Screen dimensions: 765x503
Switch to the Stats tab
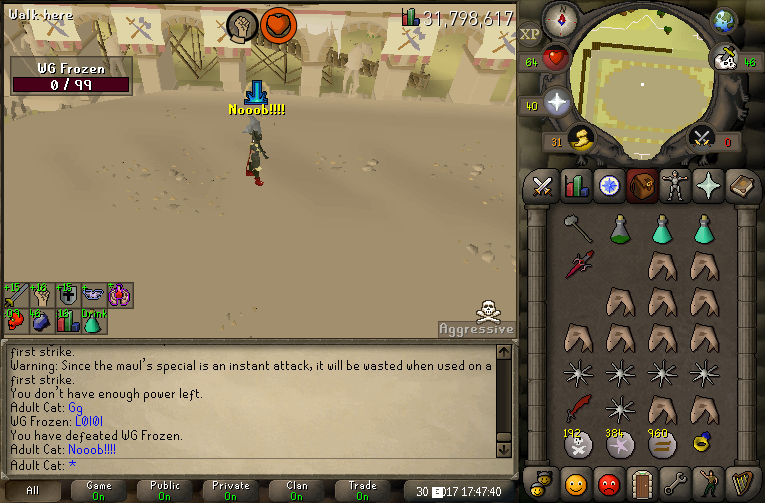point(575,186)
